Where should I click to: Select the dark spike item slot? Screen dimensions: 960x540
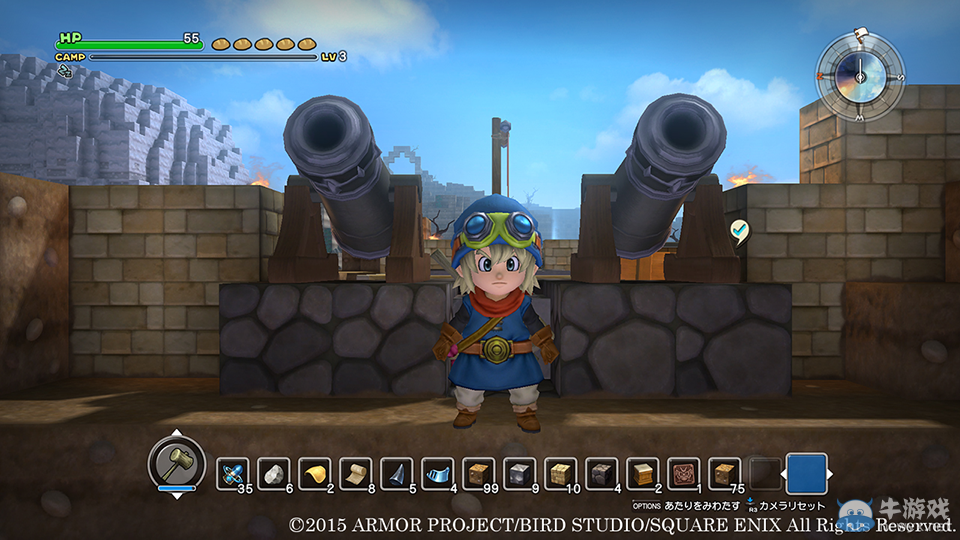[x=397, y=473]
